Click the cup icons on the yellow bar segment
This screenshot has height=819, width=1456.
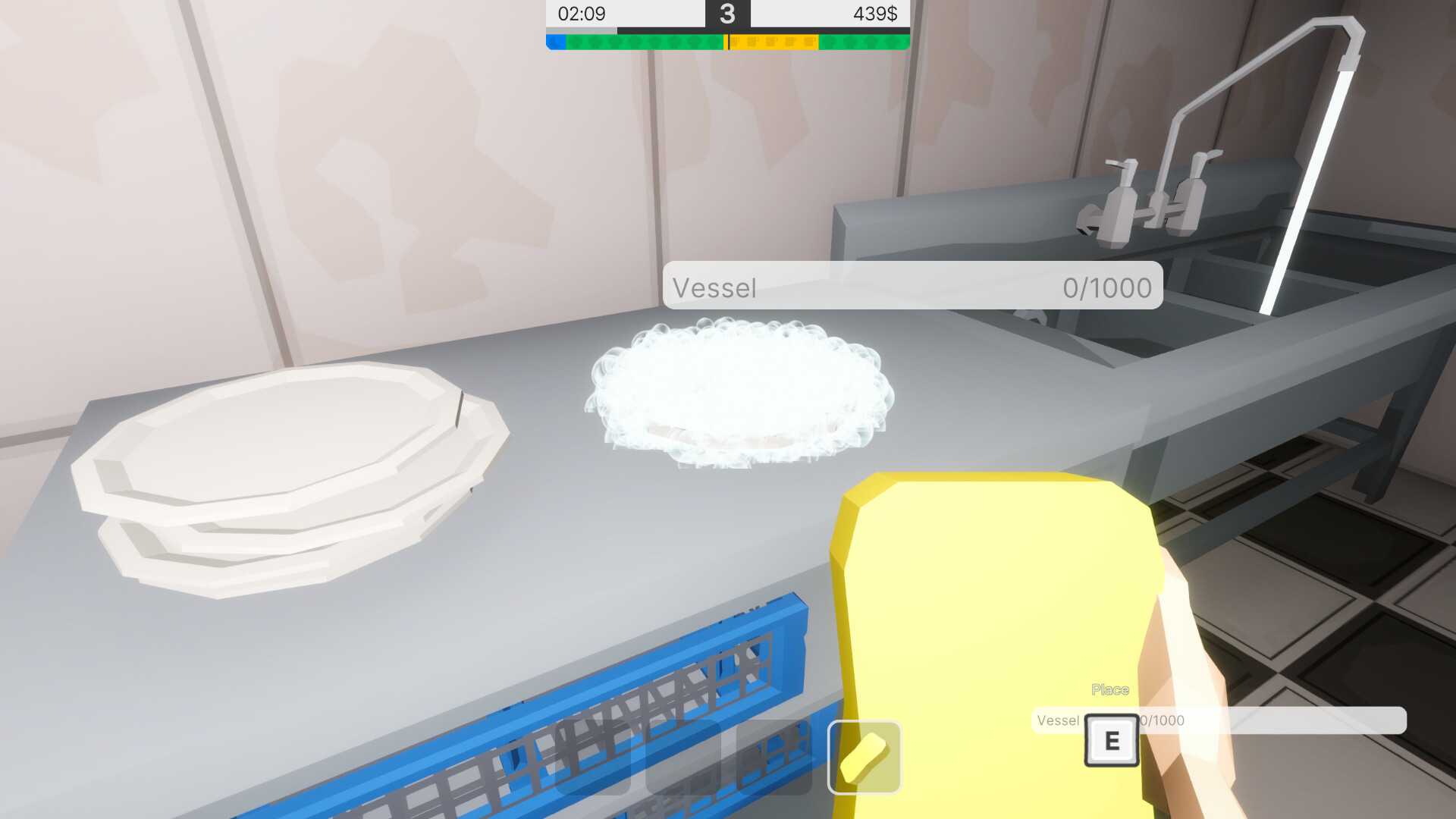773,43
